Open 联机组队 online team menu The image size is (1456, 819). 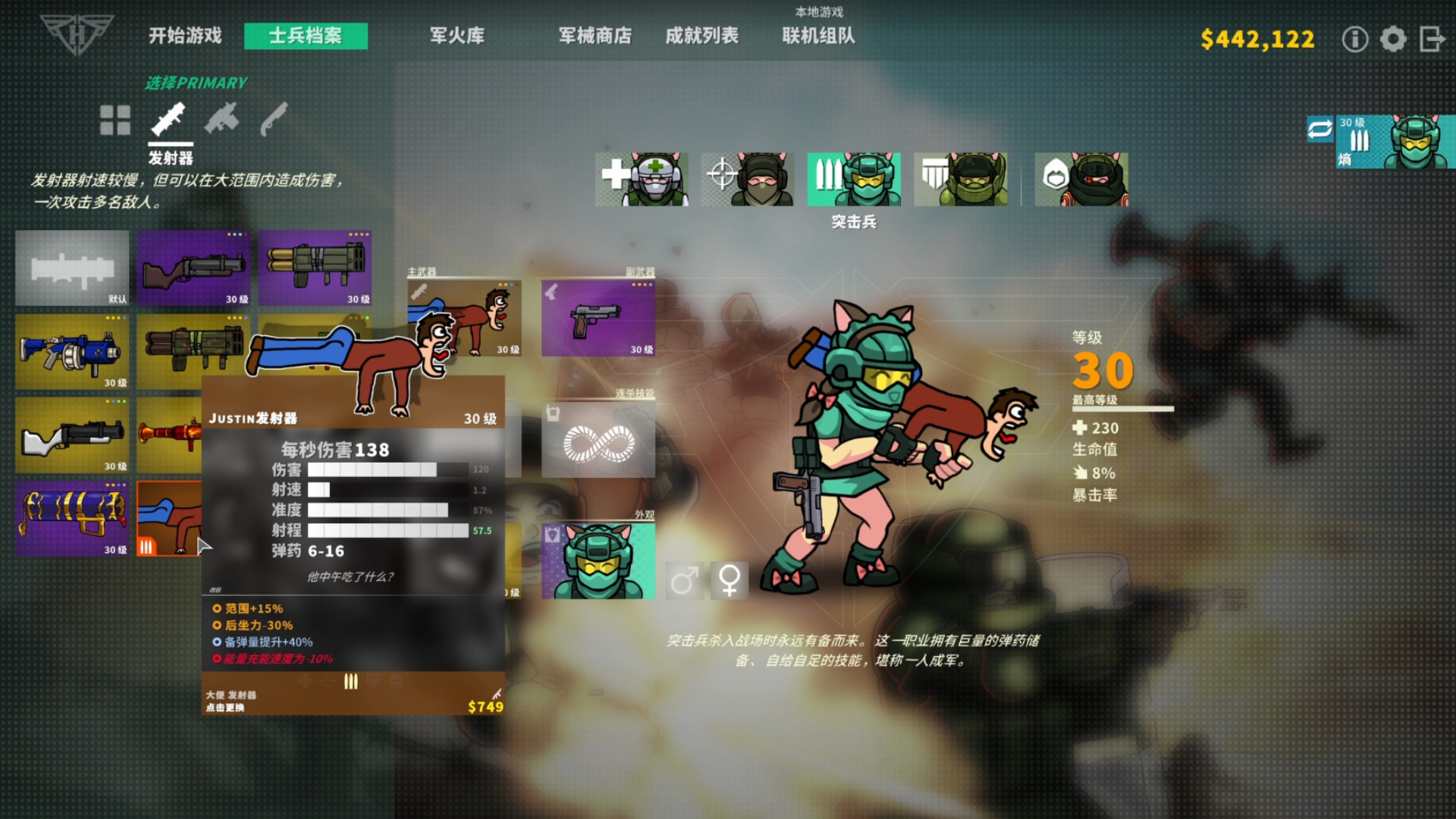point(818,36)
